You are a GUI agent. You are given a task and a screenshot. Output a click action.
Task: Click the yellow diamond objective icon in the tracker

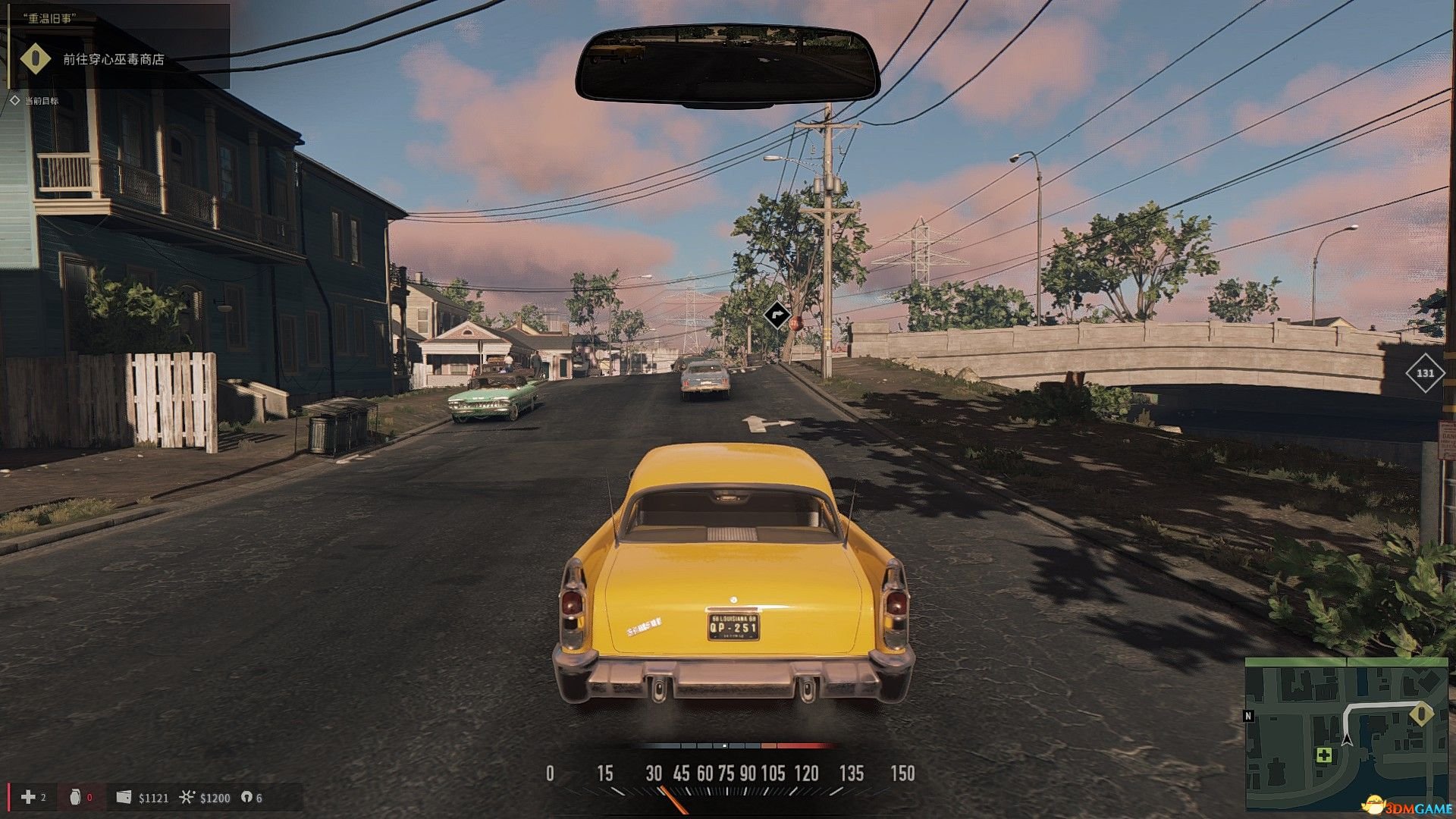35,58
